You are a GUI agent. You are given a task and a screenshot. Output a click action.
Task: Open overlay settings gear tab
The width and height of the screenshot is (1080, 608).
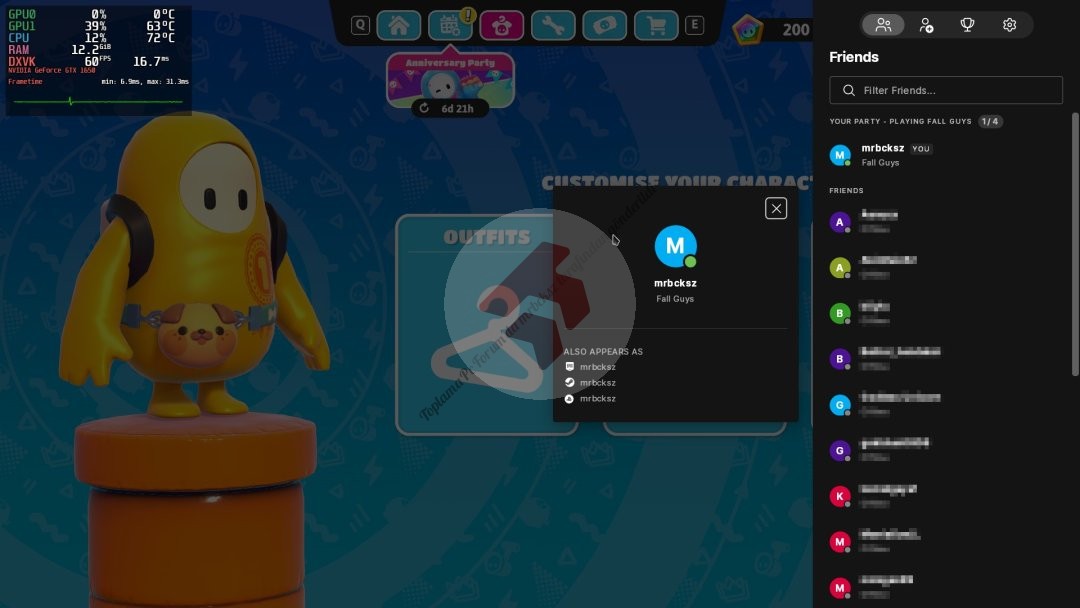click(x=1010, y=25)
